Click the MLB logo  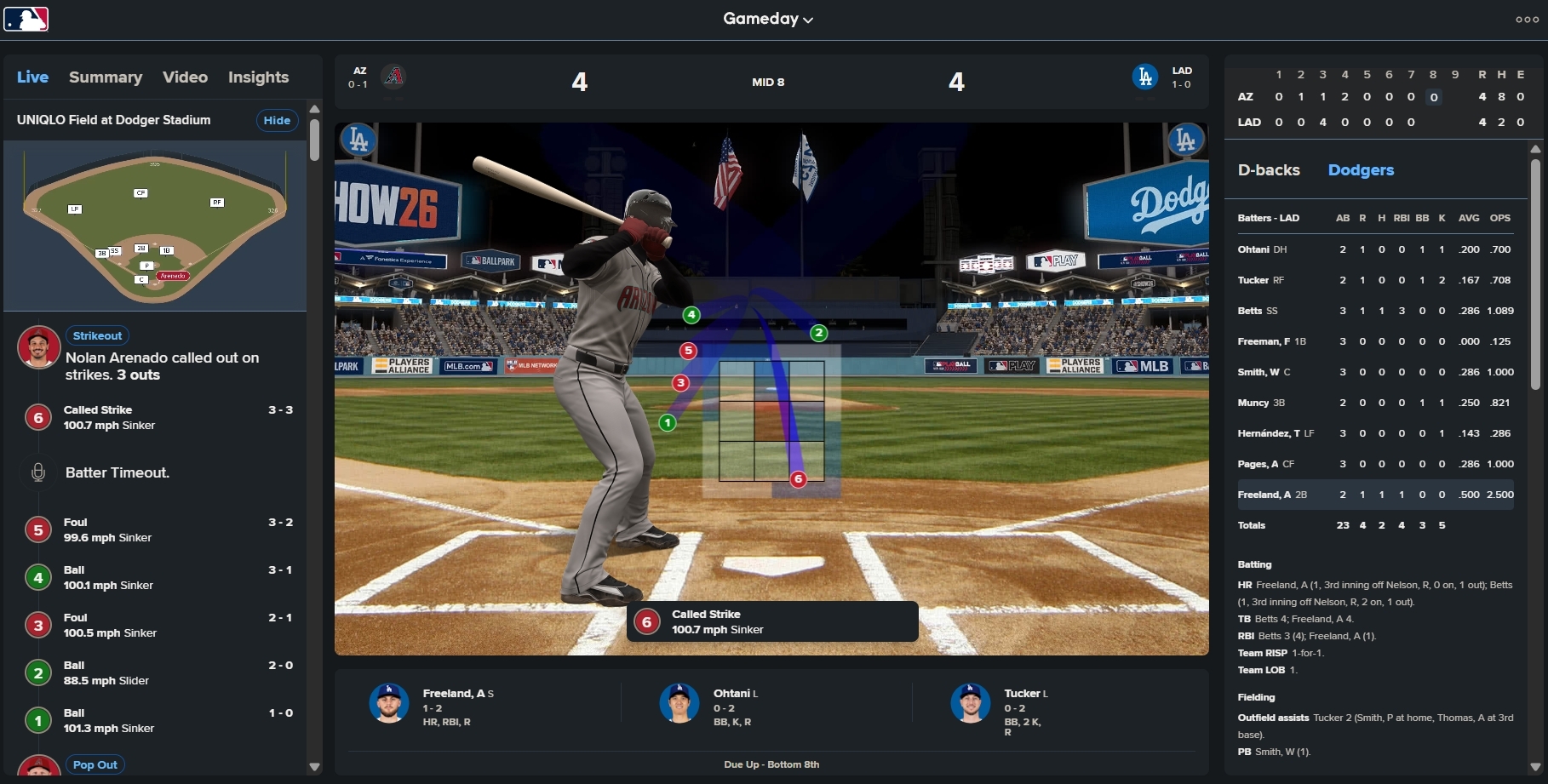pos(26,19)
